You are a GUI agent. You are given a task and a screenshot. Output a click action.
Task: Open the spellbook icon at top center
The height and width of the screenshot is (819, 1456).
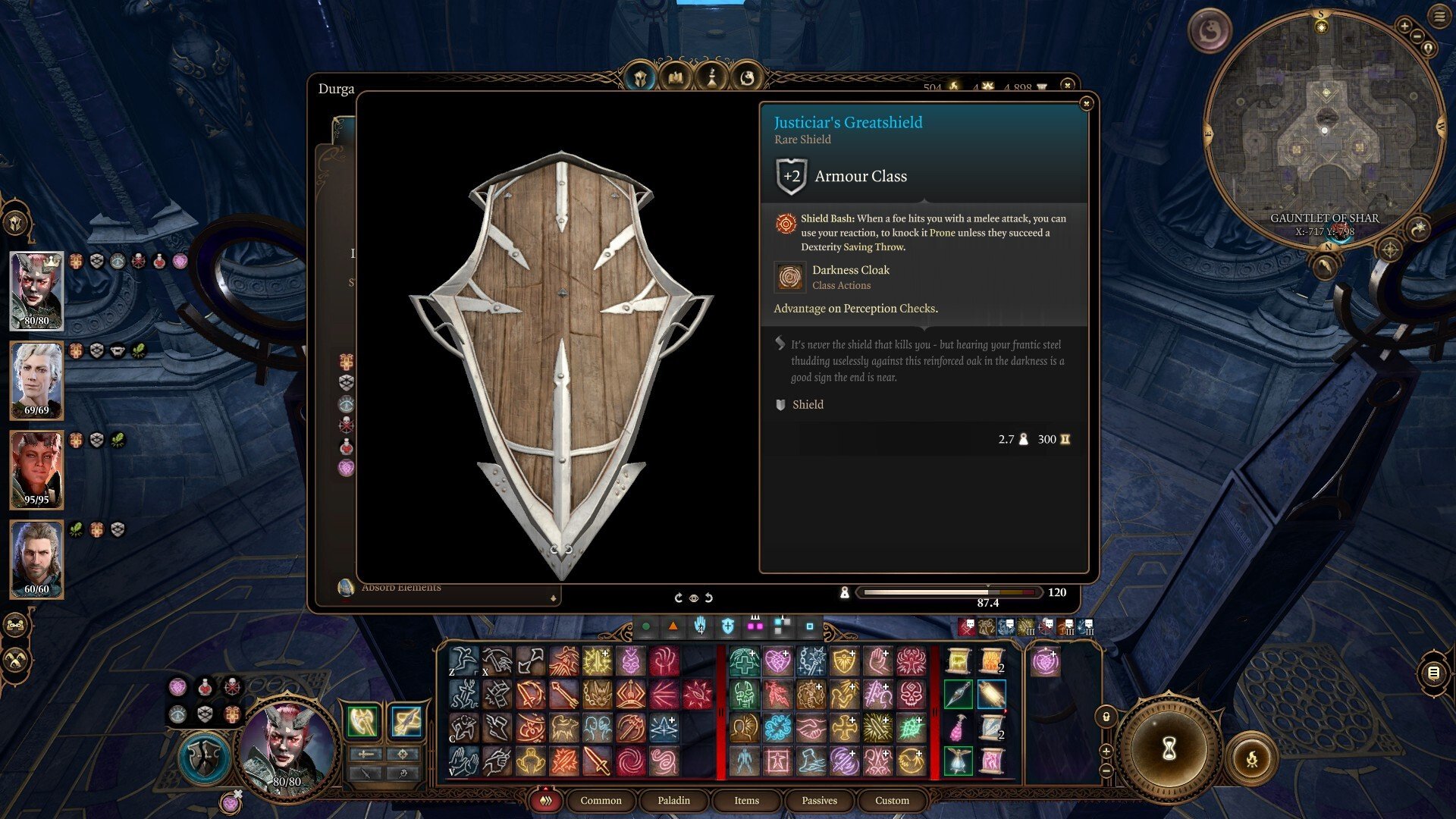pyautogui.click(x=676, y=77)
